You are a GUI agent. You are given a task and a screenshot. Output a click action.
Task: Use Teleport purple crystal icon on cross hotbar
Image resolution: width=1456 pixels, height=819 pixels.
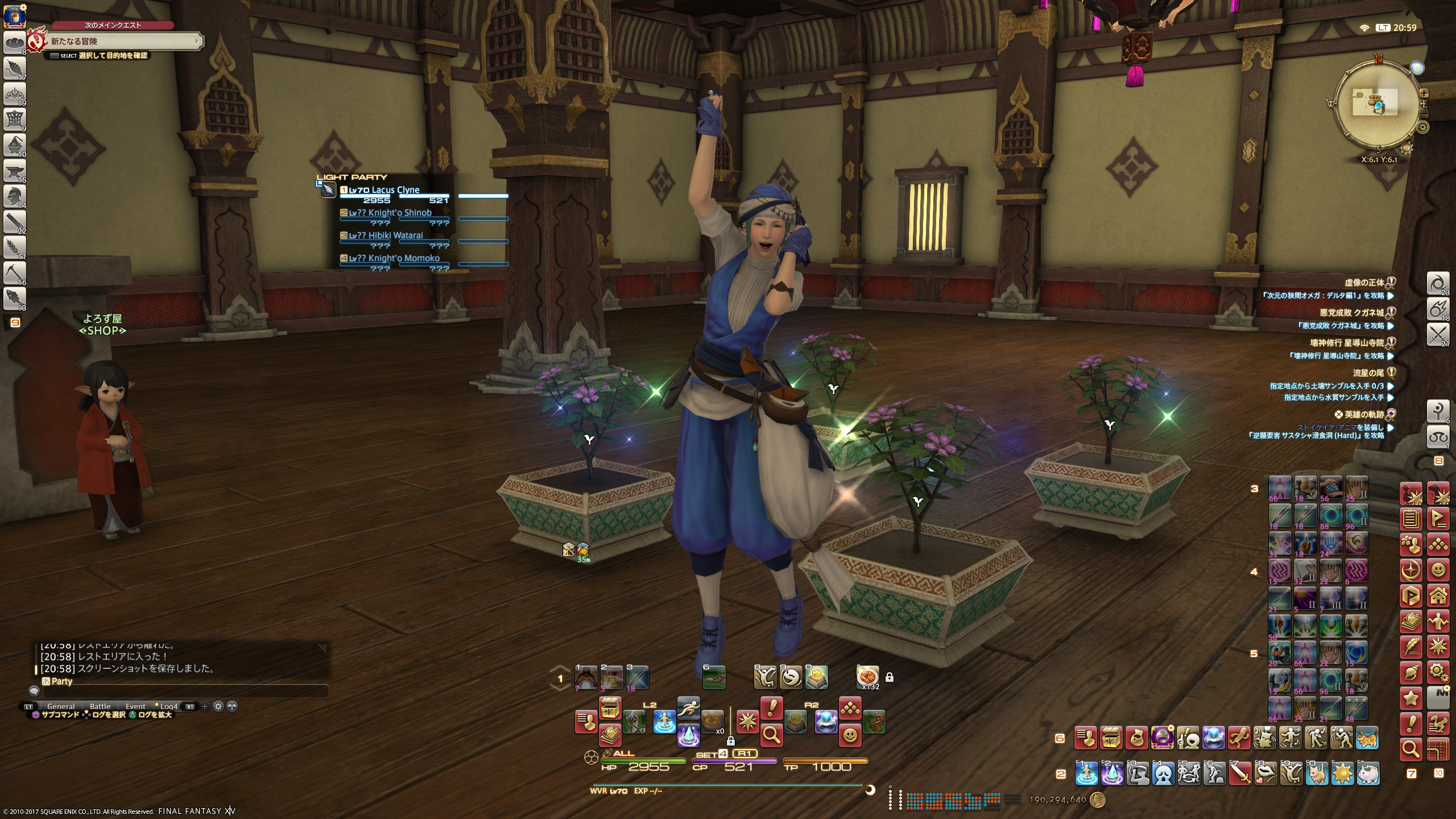pyautogui.click(x=688, y=735)
